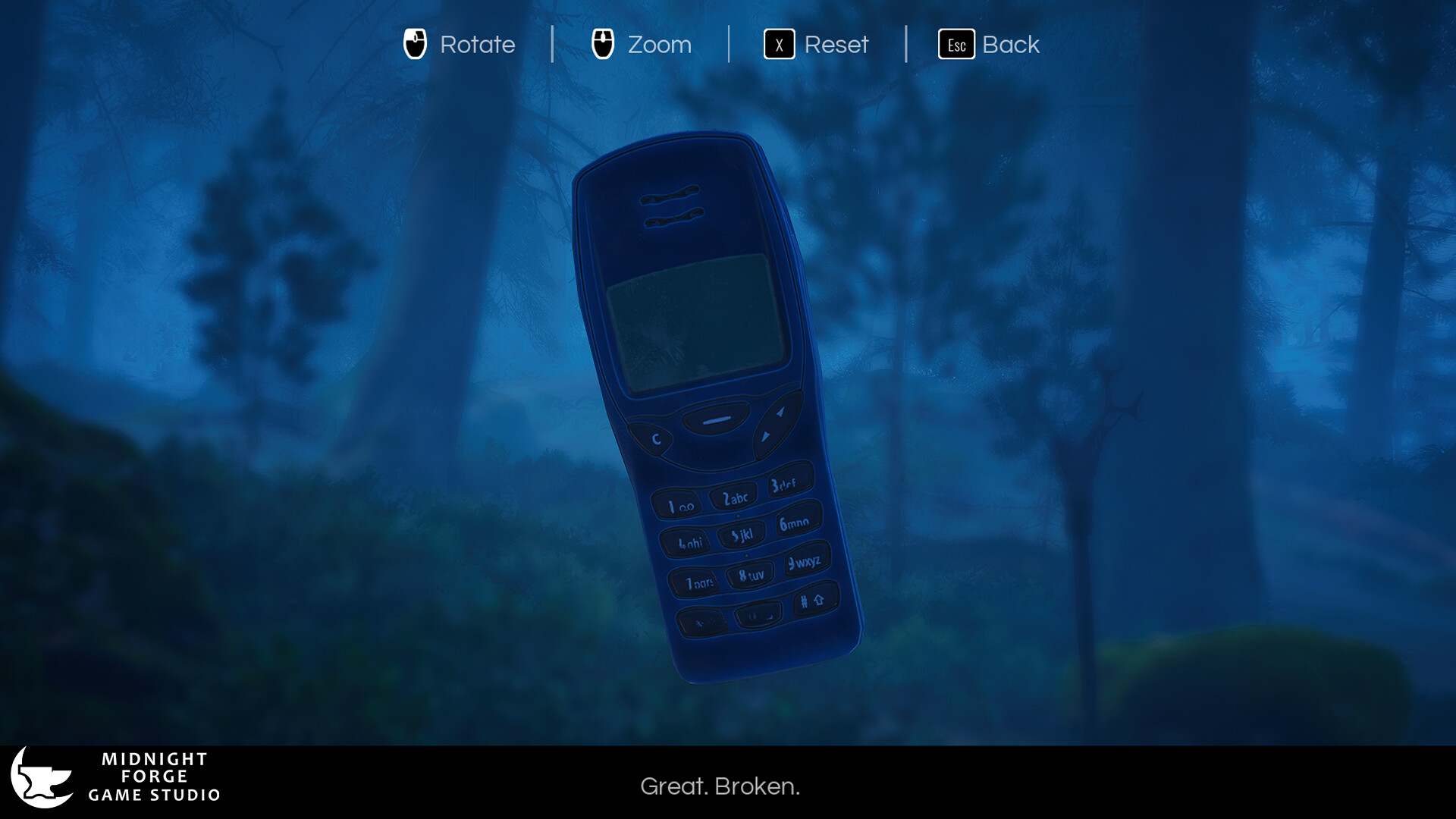Click the left mouse button Rotate icon

point(414,45)
